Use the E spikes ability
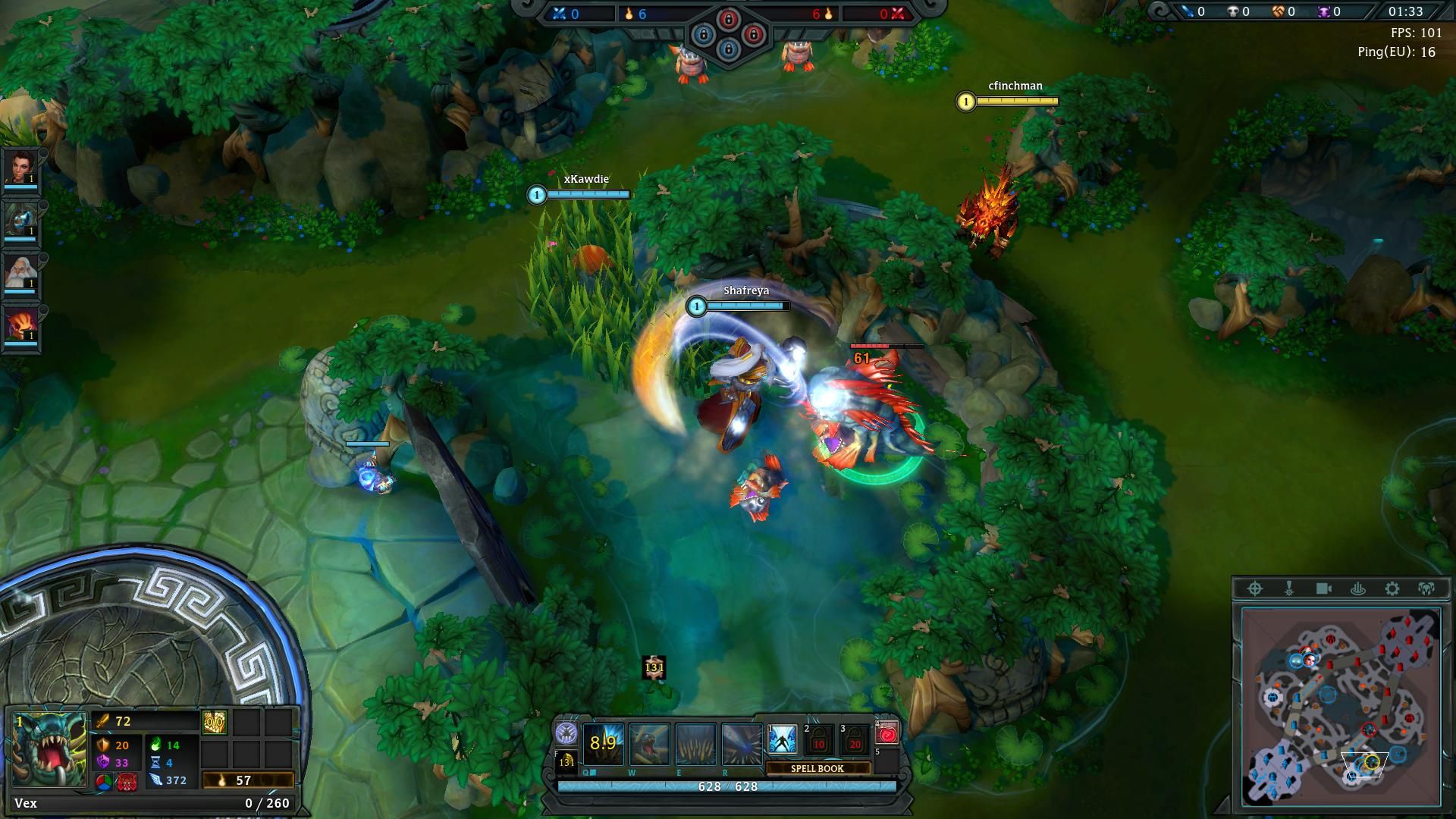 pos(695,743)
